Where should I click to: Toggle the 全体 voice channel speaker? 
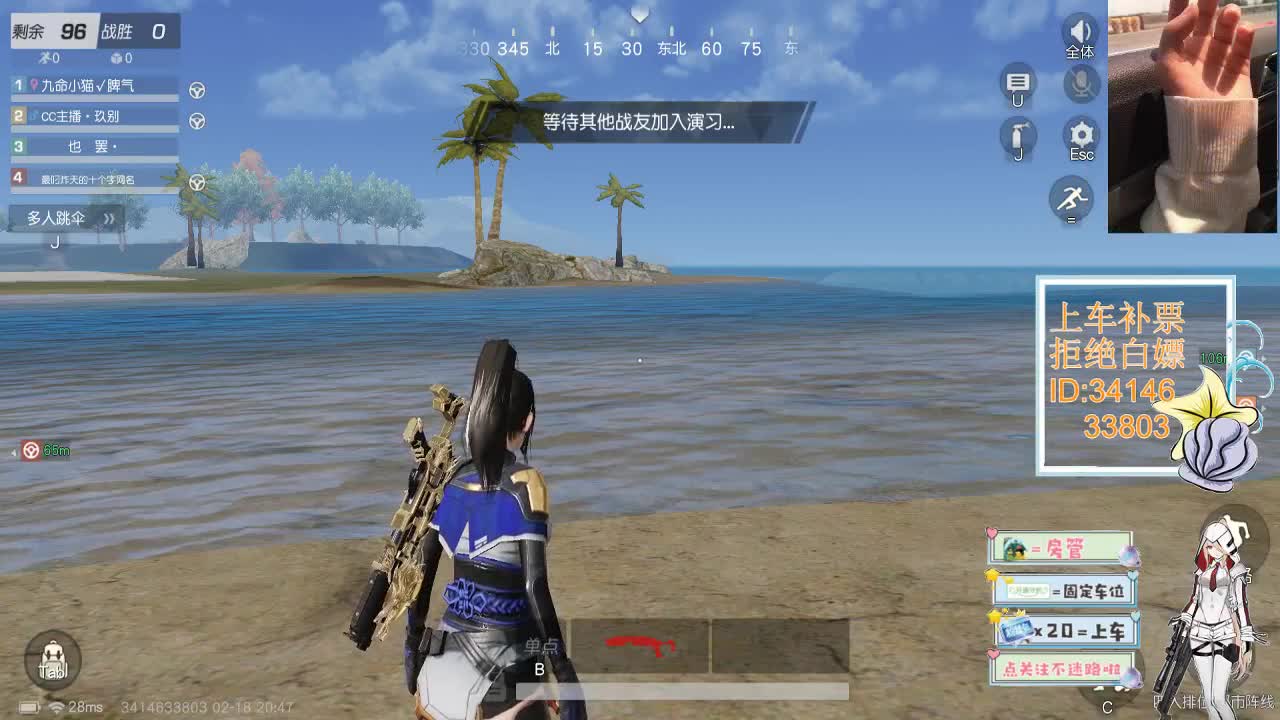tap(1079, 32)
